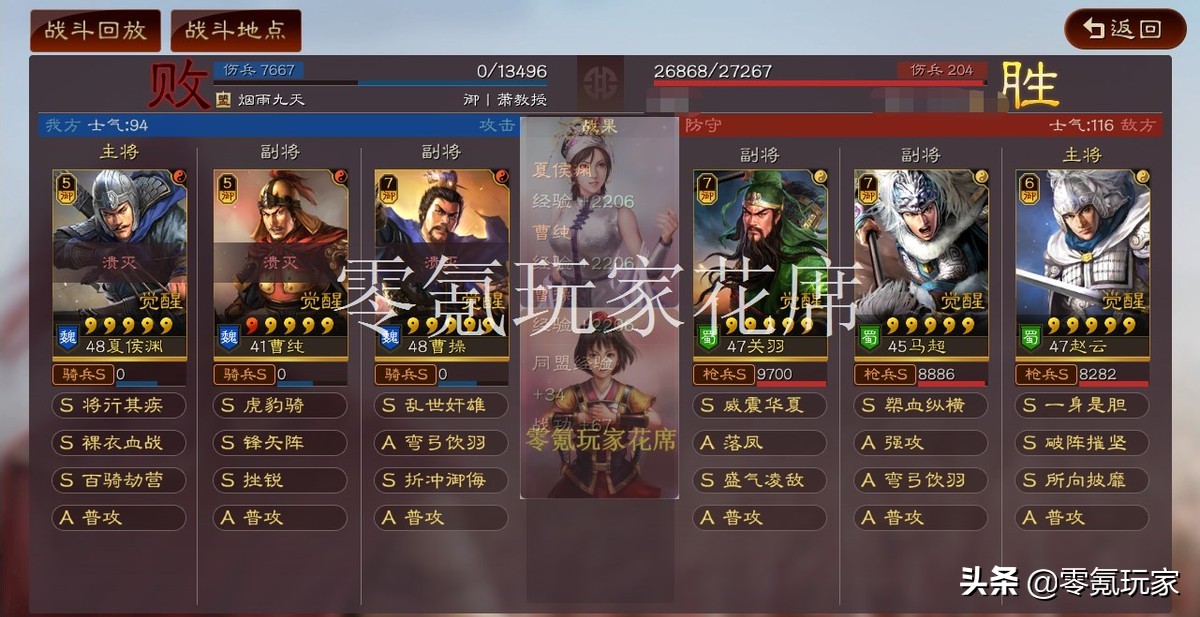Select the 曹纯 general card
1200x617 pixels.
click(x=281, y=262)
